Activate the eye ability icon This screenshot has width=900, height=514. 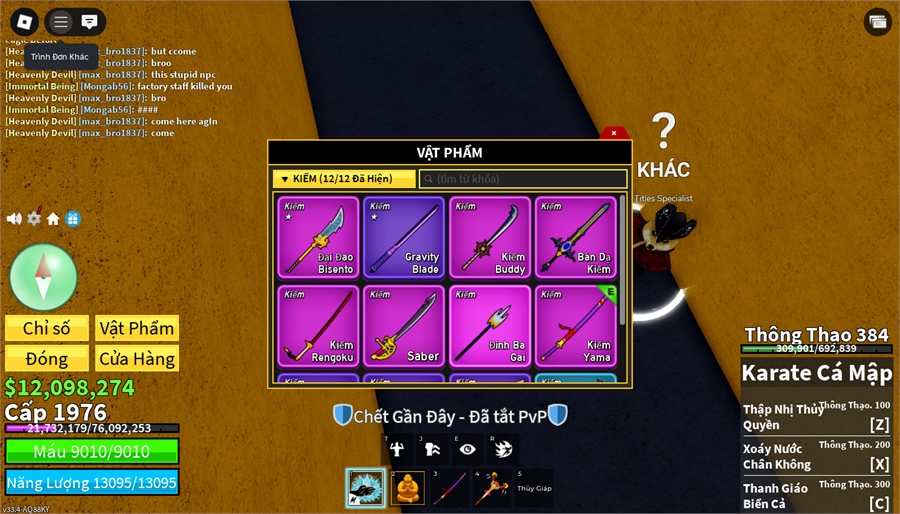point(467,449)
